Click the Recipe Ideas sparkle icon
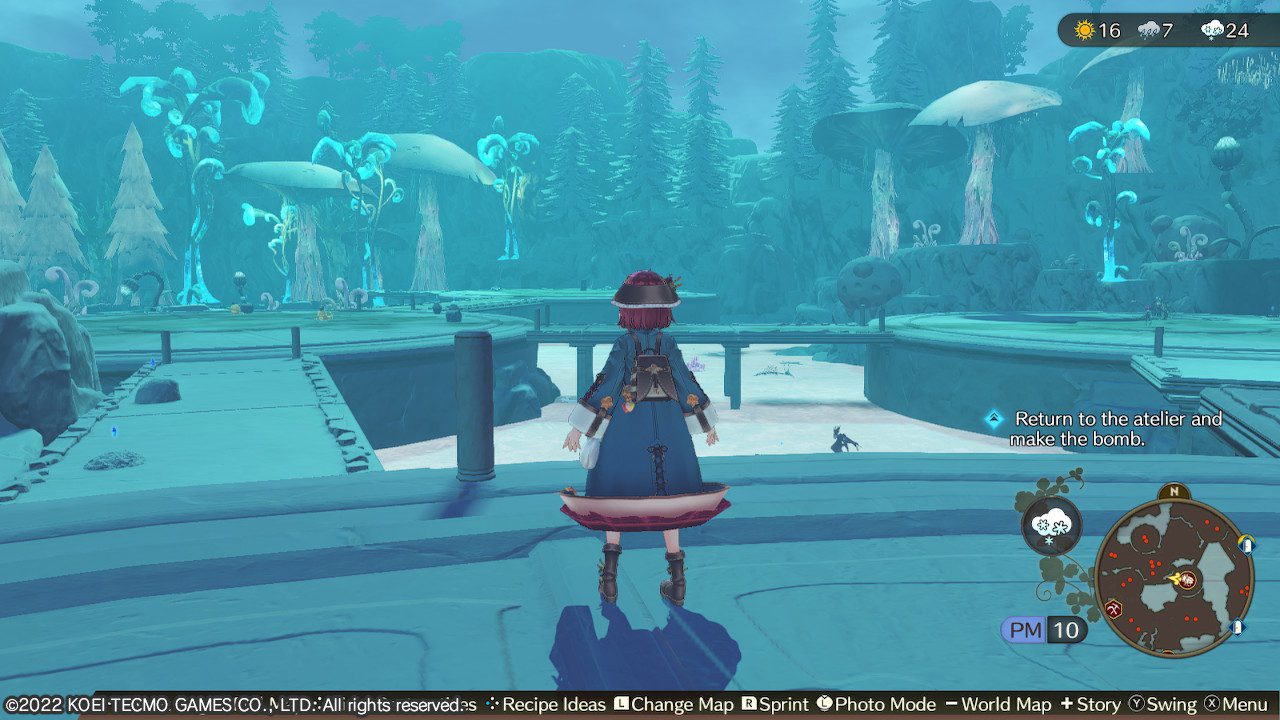1280x720 pixels. [x=493, y=704]
